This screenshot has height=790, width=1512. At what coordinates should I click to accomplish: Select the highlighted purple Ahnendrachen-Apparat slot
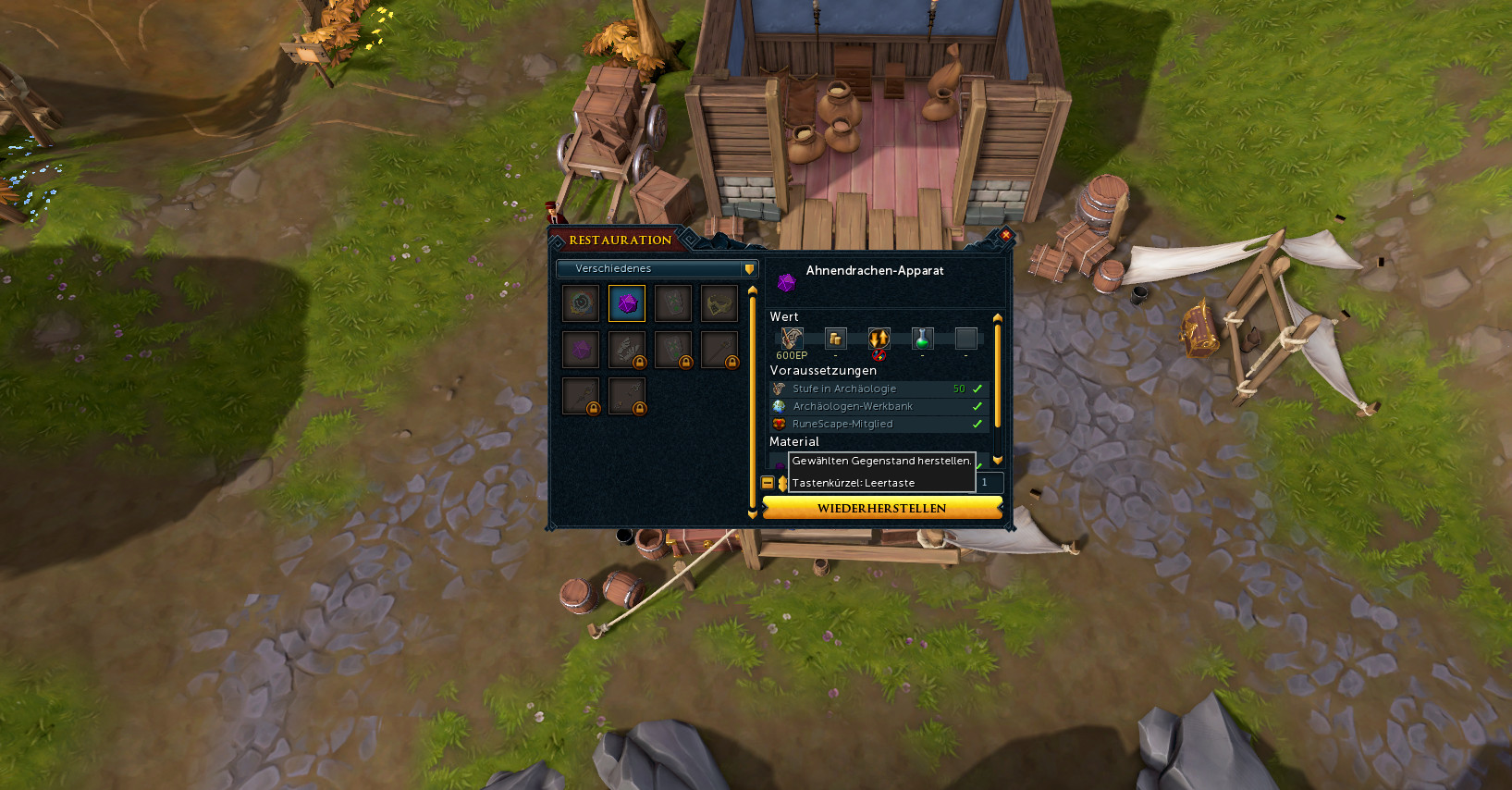point(627,303)
